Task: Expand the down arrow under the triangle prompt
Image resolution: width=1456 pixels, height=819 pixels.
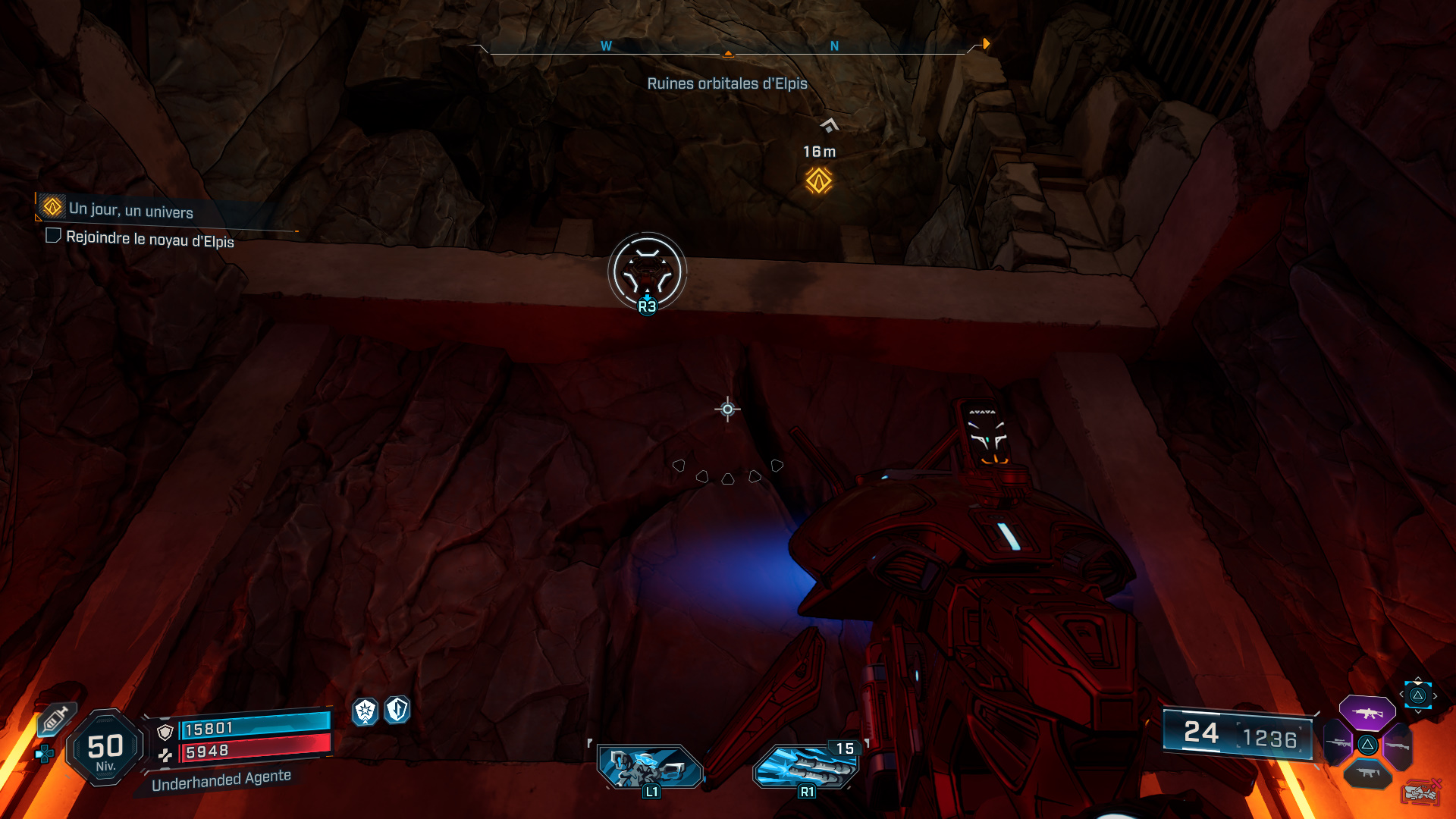Action: coord(1418,711)
